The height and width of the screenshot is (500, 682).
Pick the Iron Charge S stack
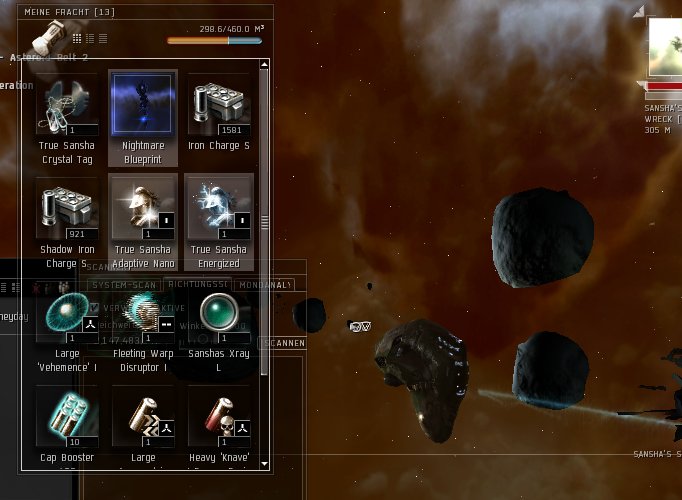(x=219, y=106)
